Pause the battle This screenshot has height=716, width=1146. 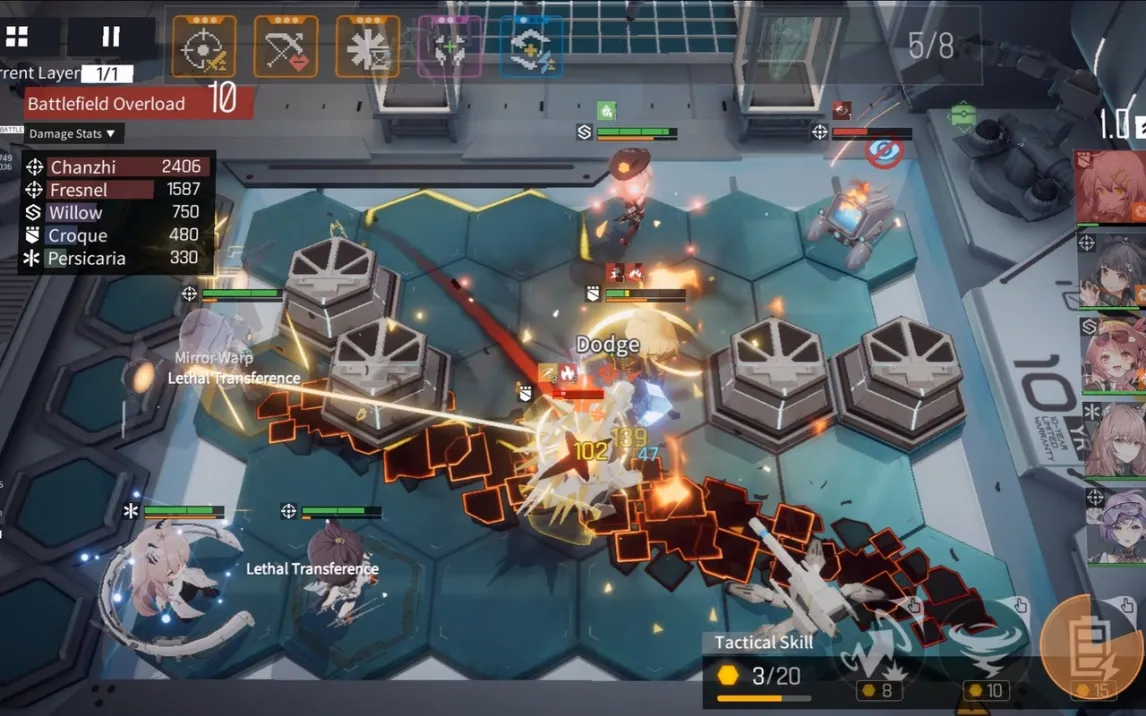[x=110, y=38]
